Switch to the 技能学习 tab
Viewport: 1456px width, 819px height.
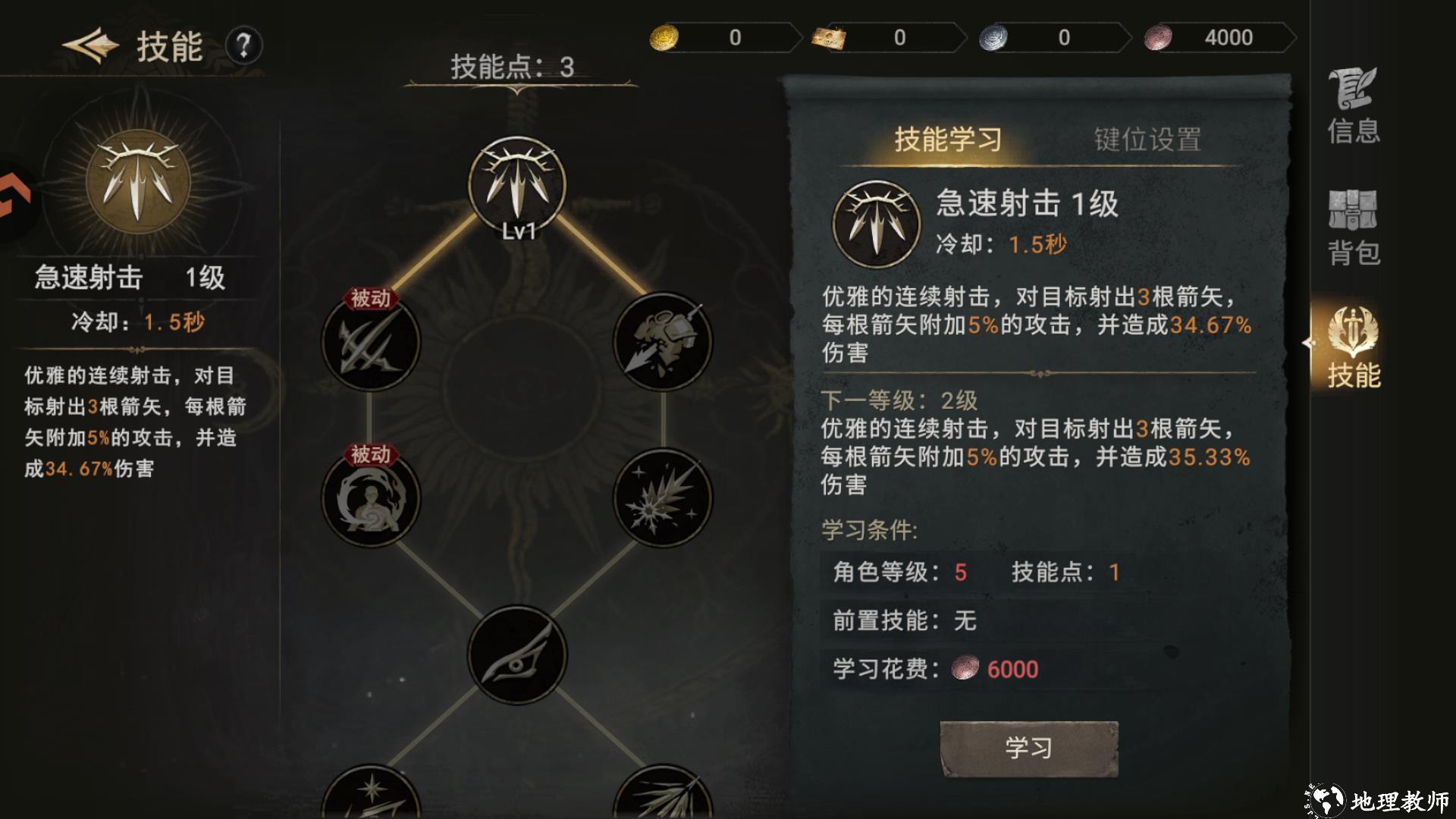(x=948, y=140)
